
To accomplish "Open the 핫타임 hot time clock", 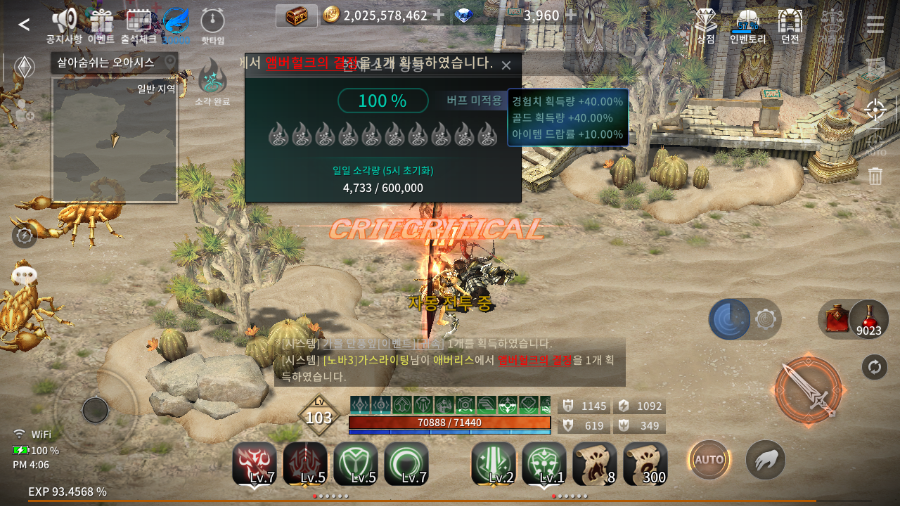I will click(212, 22).
